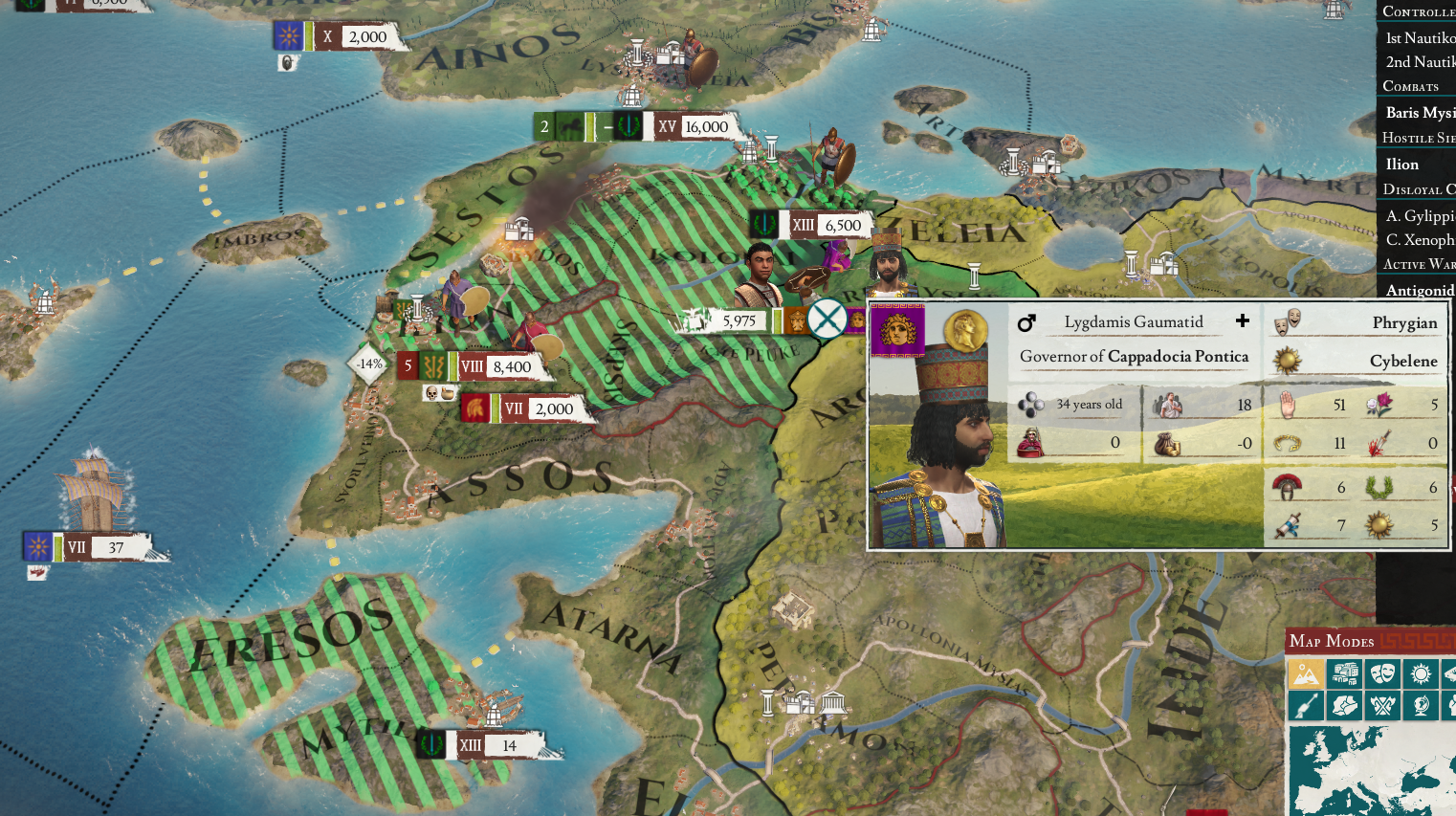Select the war map mode with crossed standards
Viewport: 1456px width, 816px height.
click(x=1382, y=705)
